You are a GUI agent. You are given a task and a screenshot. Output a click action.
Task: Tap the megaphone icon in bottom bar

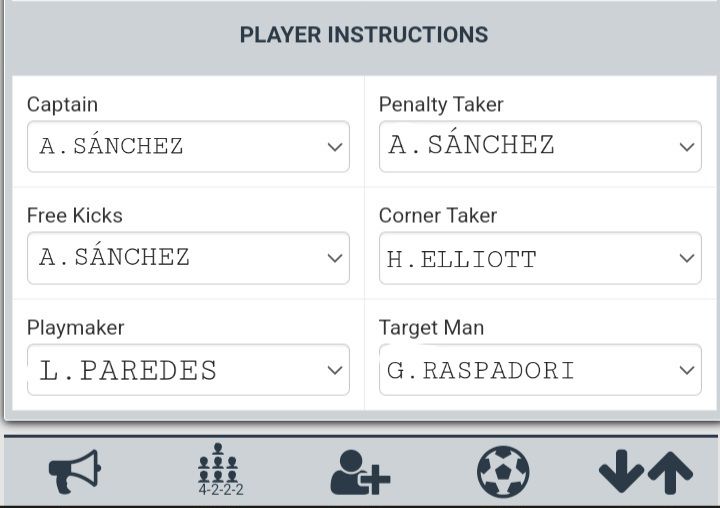tap(75, 471)
